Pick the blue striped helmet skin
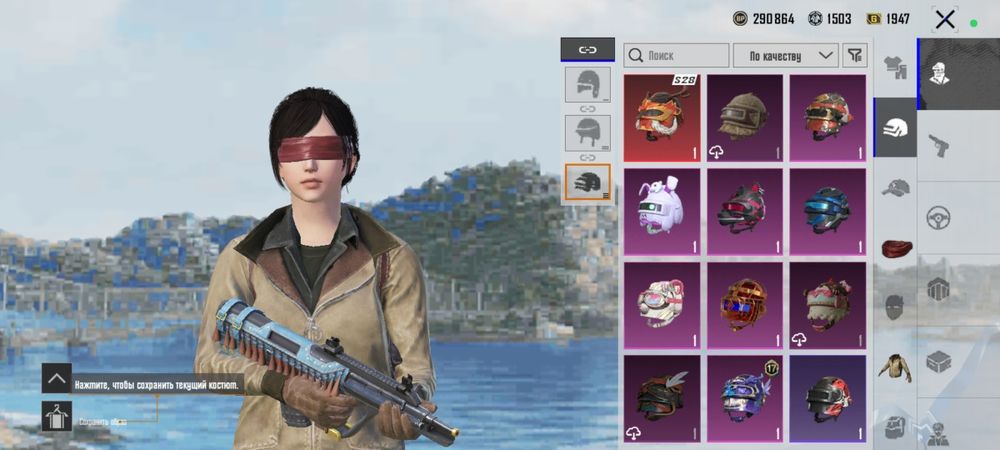The width and height of the screenshot is (1000, 450). pyautogui.click(x=828, y=210)
